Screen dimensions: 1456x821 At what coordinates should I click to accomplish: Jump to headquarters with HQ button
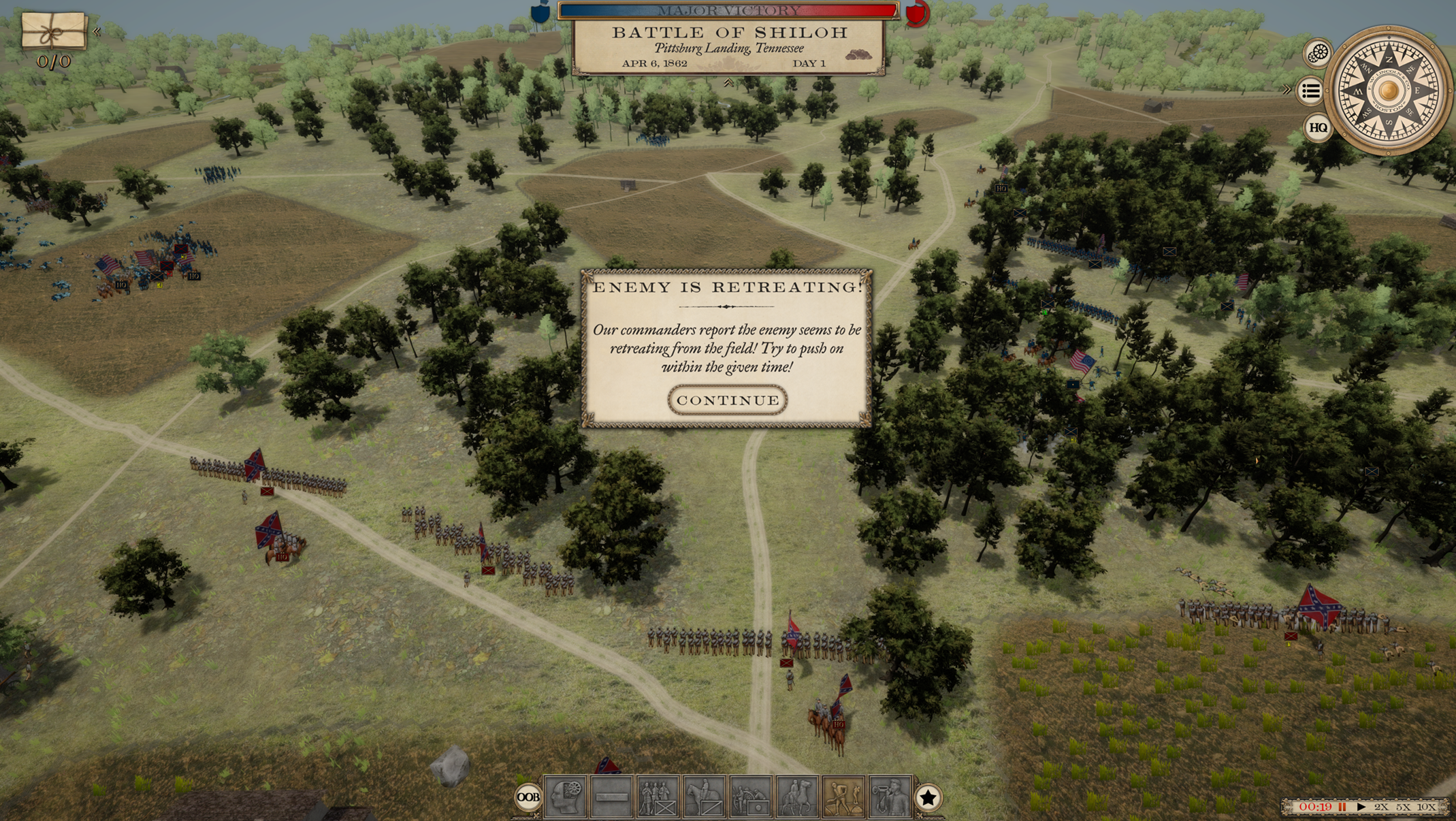tap(1318, 127)
